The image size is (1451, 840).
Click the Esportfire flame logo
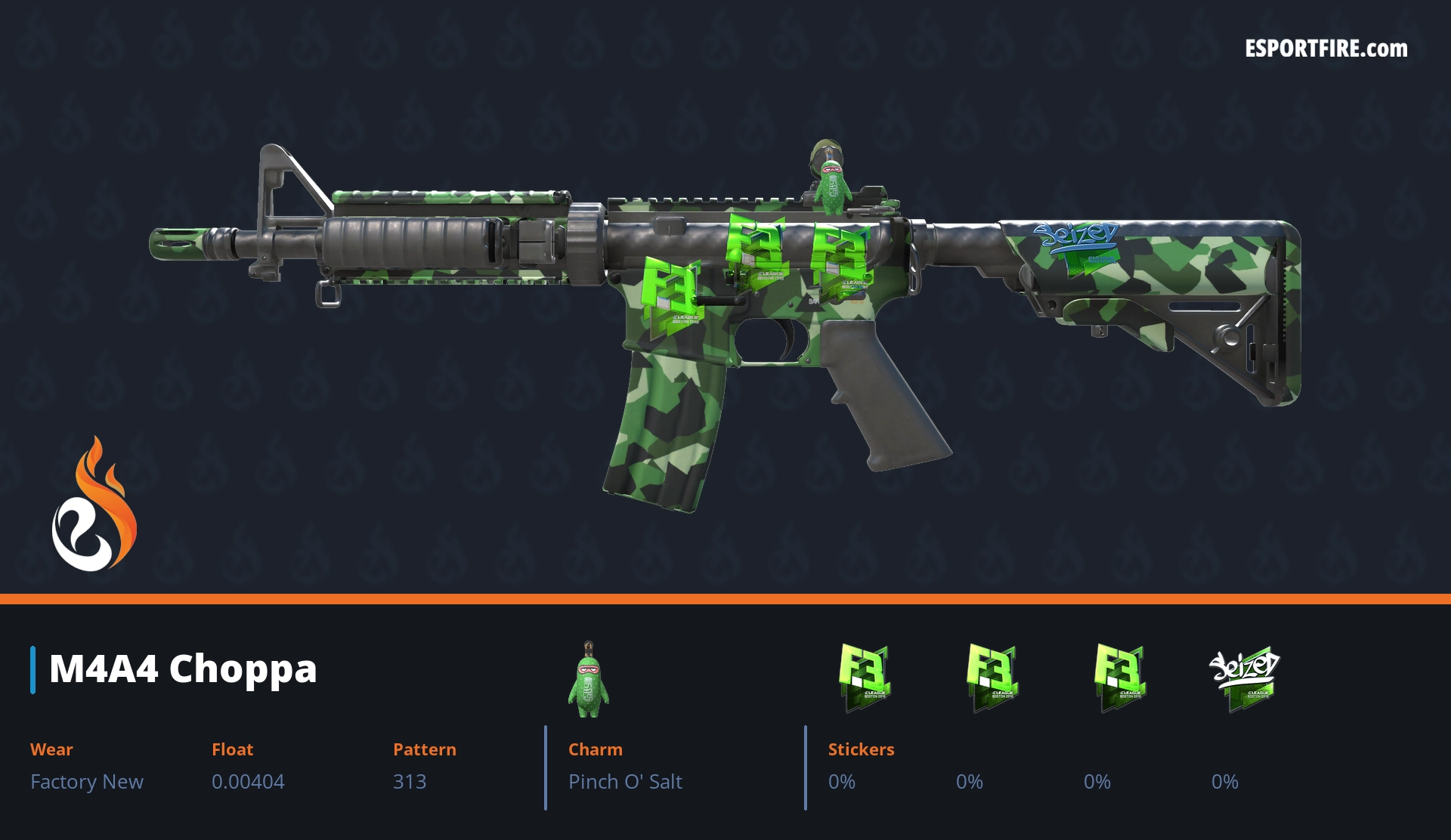(x=94, y=505)
